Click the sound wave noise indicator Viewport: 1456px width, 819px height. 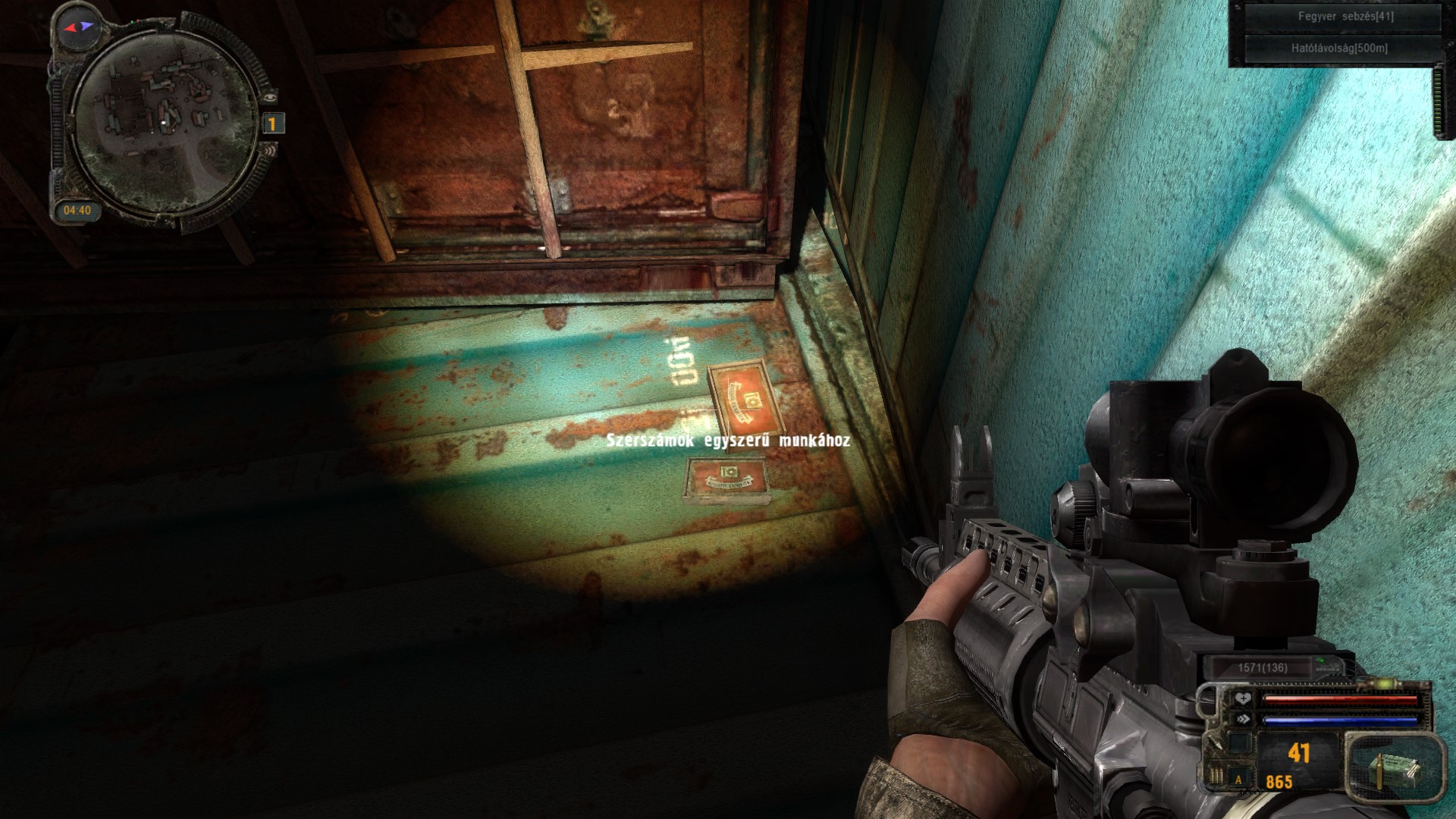click(269, 152)
